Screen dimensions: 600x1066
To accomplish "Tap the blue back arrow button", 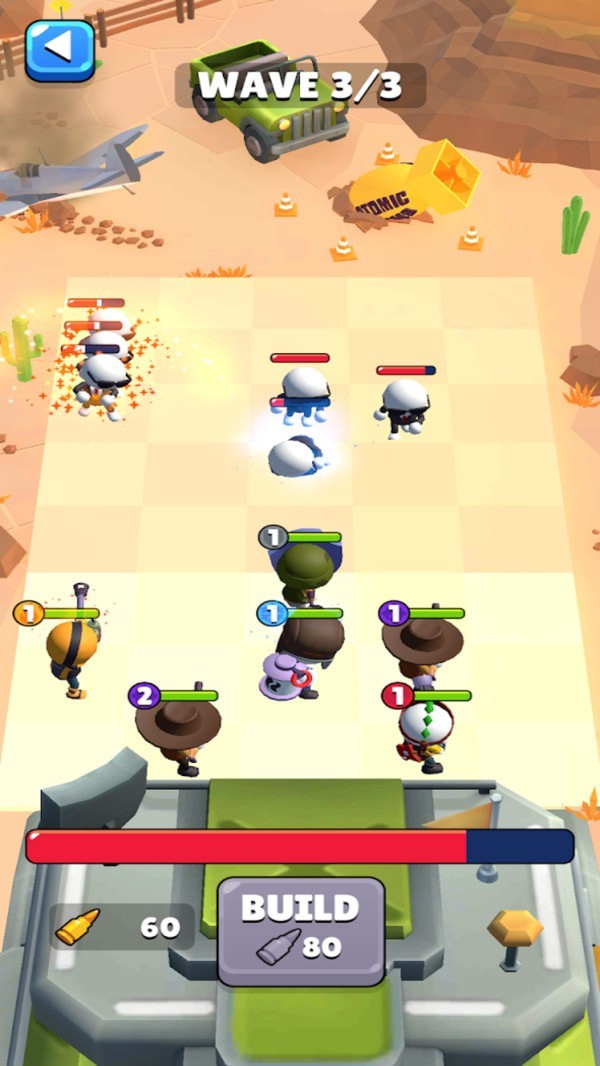I will pos(60,49).
